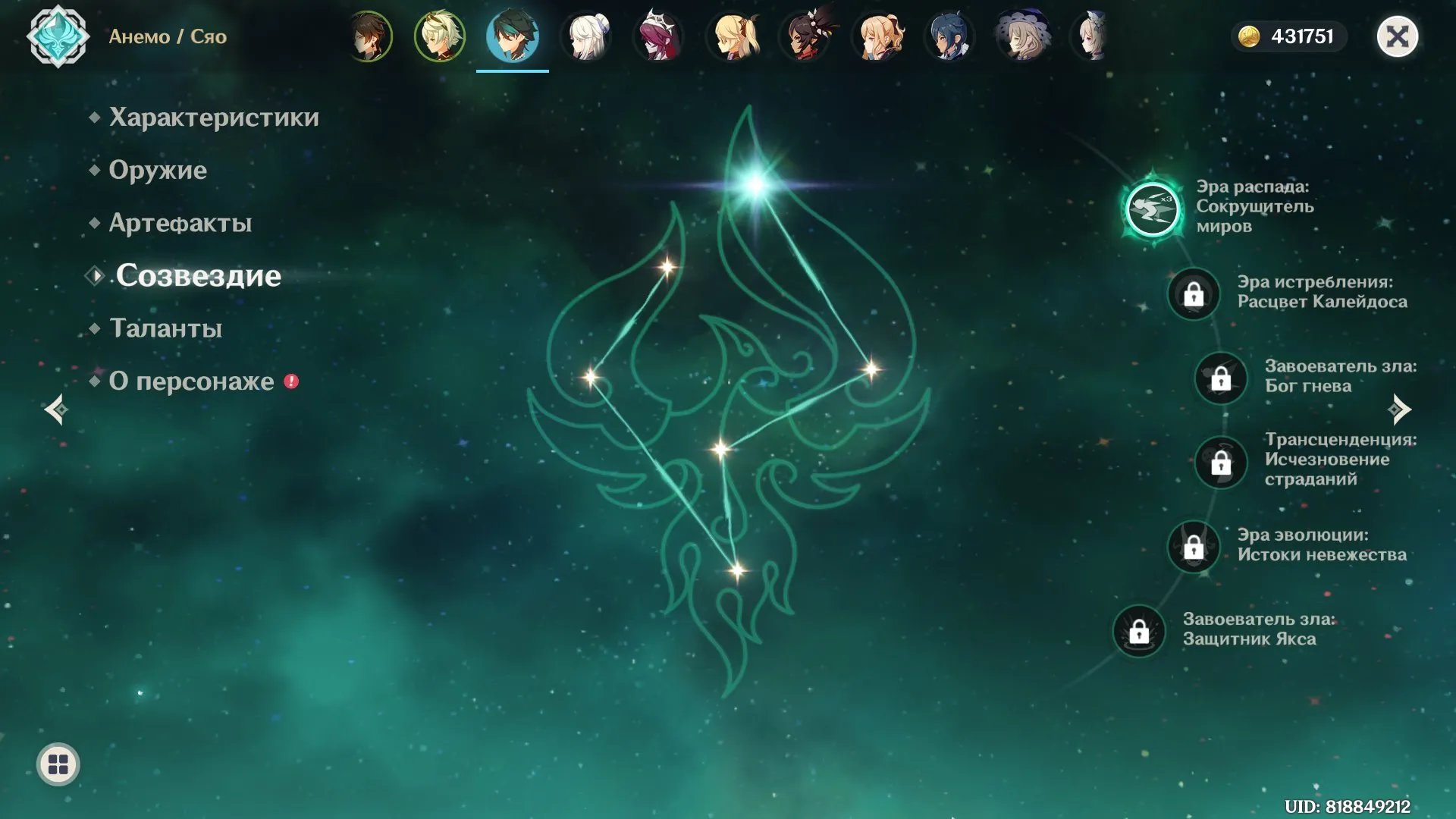Select the locked Бог гнева constellation node
Viewport: 1456px width, 819px height.
point(1221,378)
